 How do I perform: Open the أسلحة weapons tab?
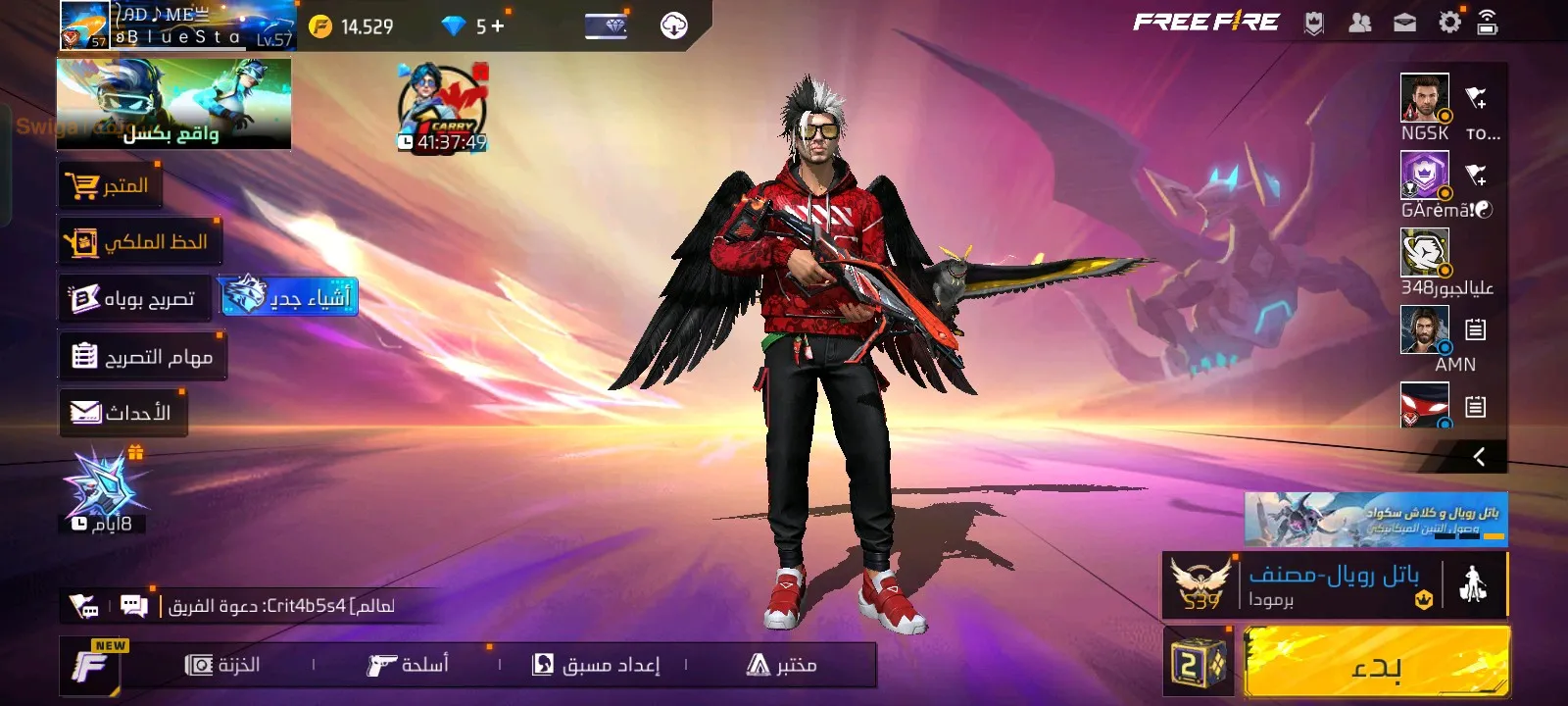coord(408,665)
